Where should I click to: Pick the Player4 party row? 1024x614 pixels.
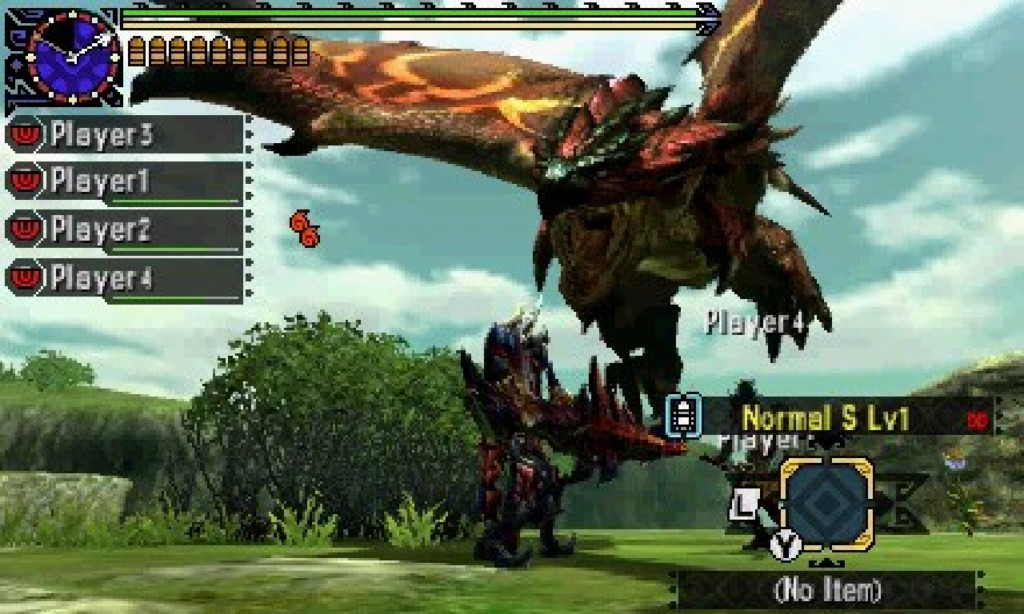[125, 278]
